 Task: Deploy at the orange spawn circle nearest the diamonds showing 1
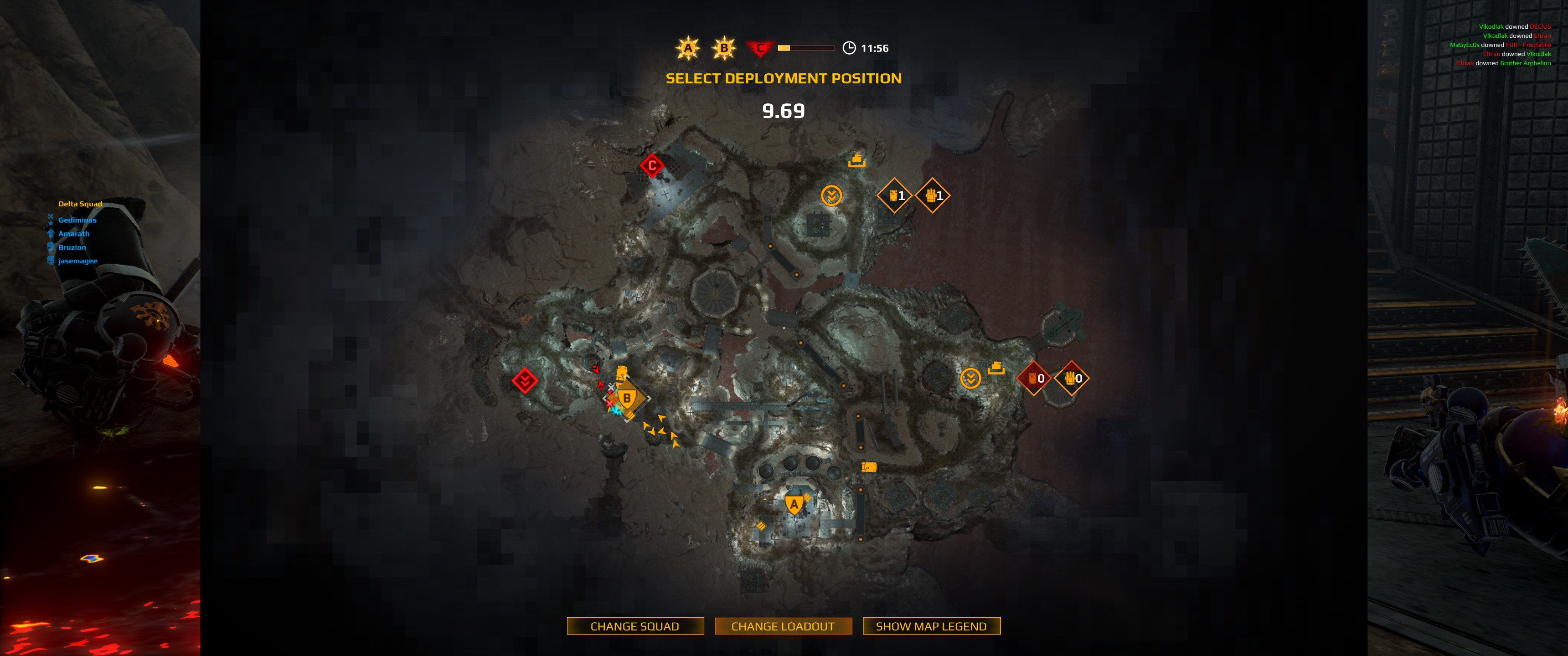coord(831,196)
